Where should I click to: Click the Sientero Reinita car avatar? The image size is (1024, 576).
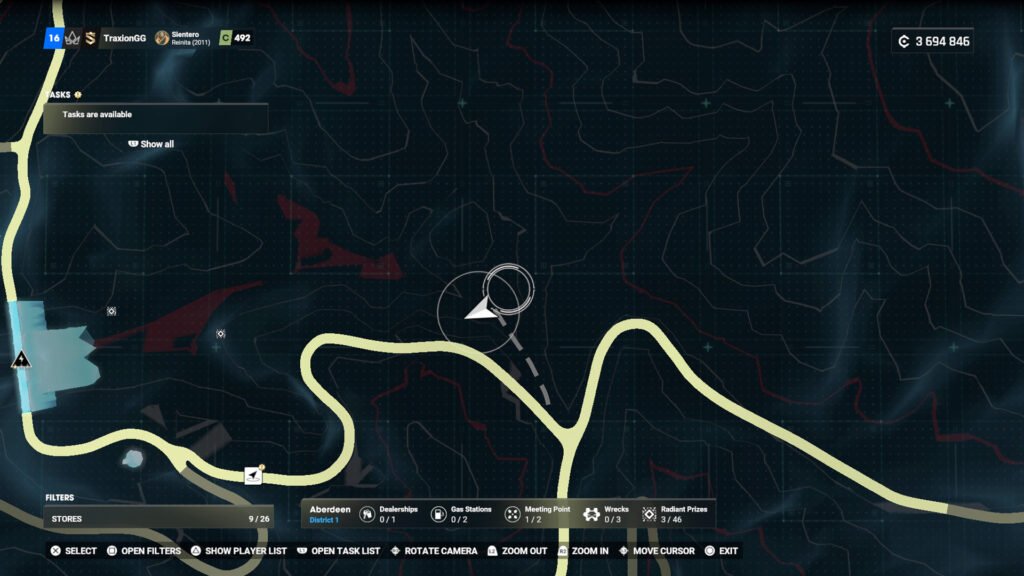coord(162,38)
